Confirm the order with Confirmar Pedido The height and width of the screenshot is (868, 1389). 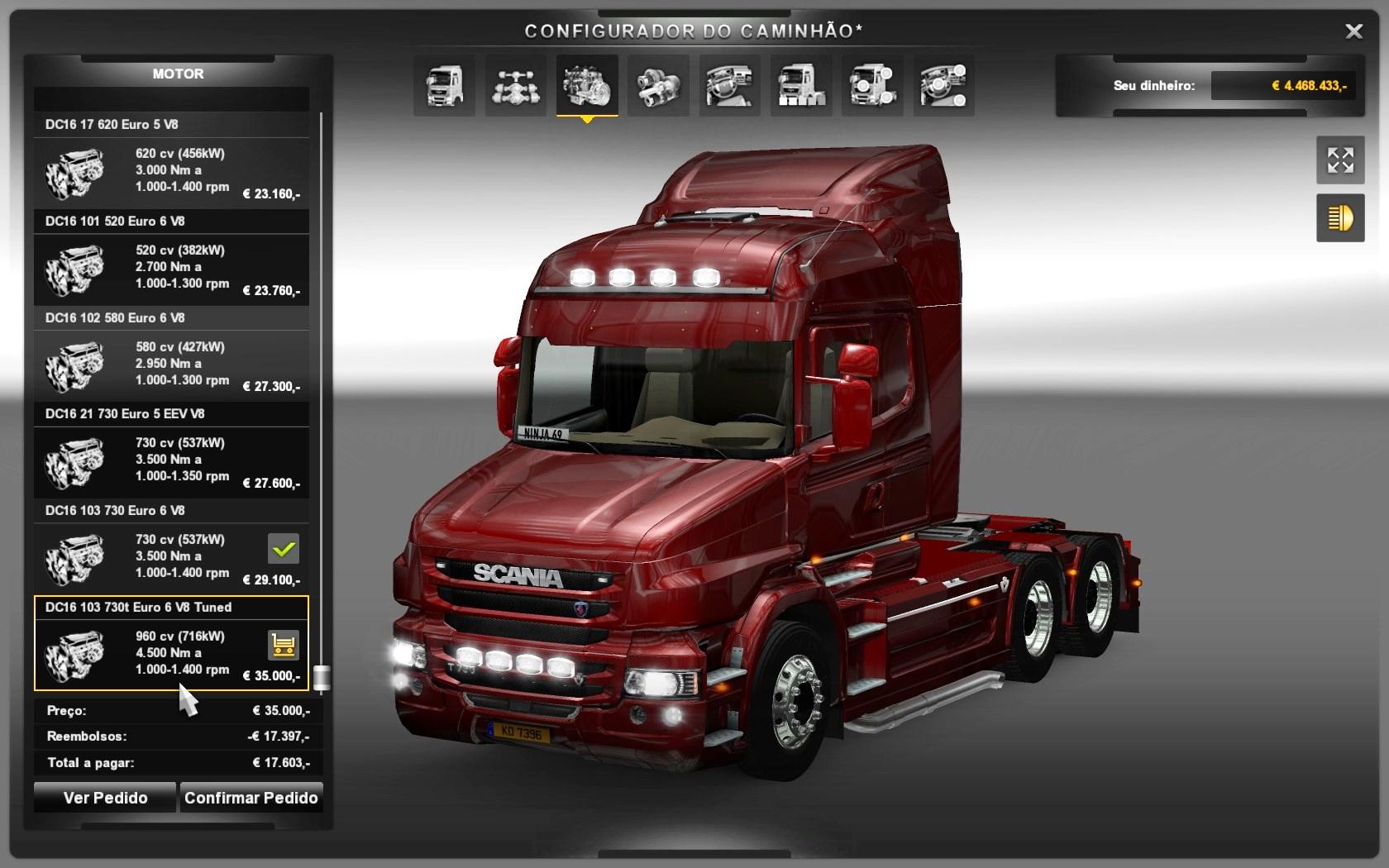pyautogui.click(x=251, y=798)
